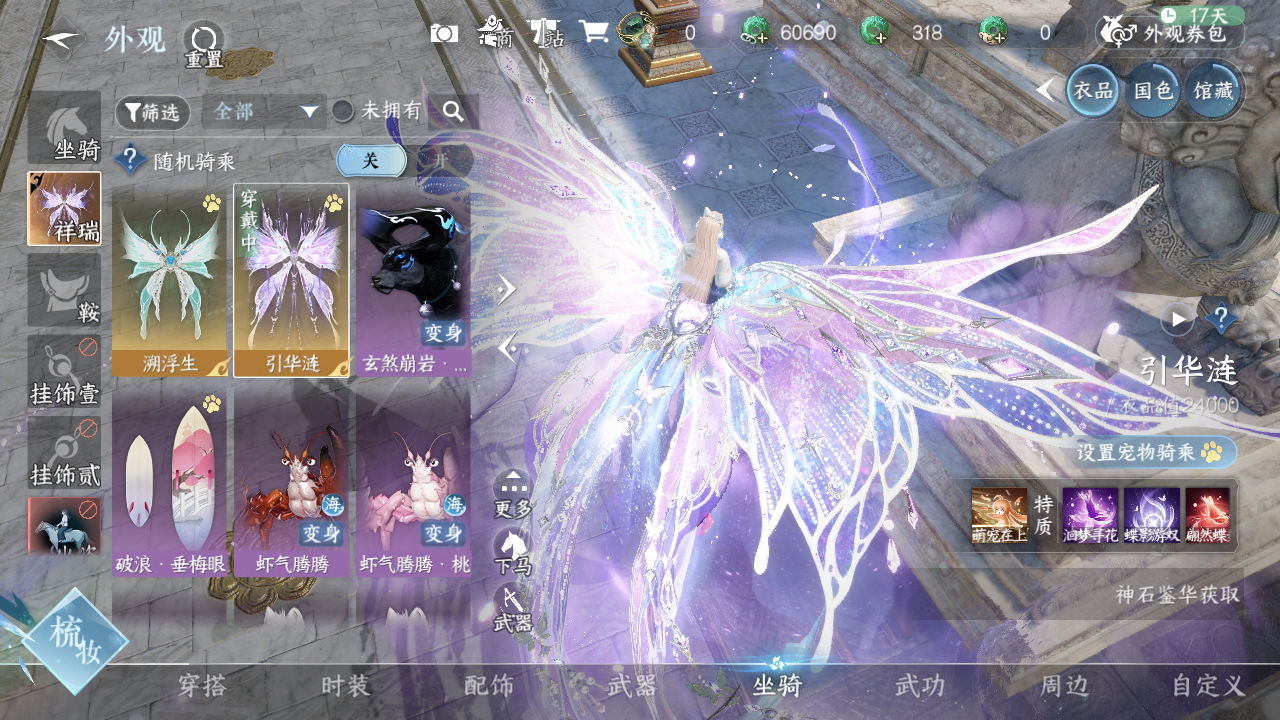The width and height of the screenshot is (1280, 720).
Task: Select the 溯浮生 butterfly mount card
Action: click(170, 280)
